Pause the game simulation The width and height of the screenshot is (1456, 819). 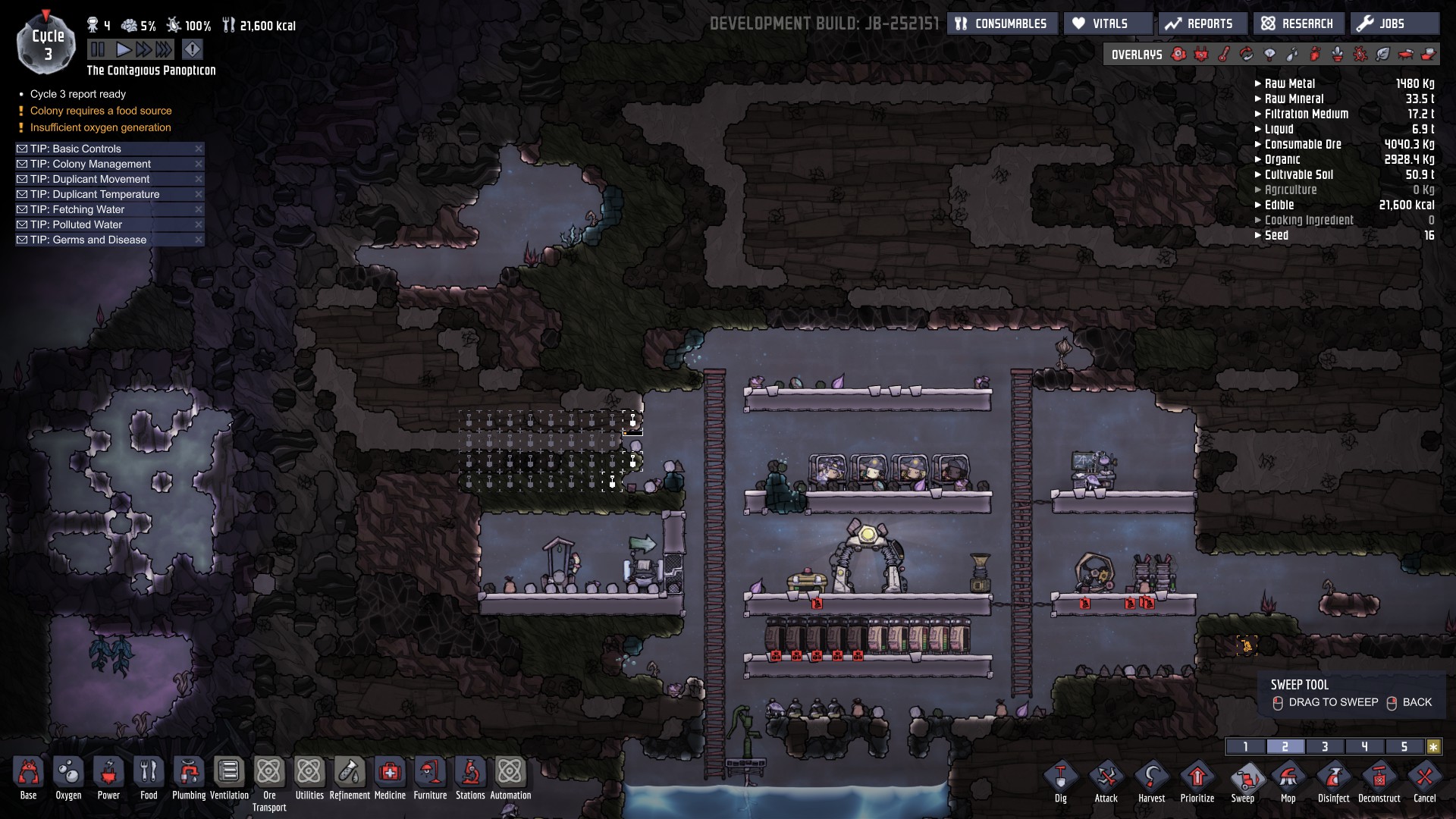click(x=98, y=50)
